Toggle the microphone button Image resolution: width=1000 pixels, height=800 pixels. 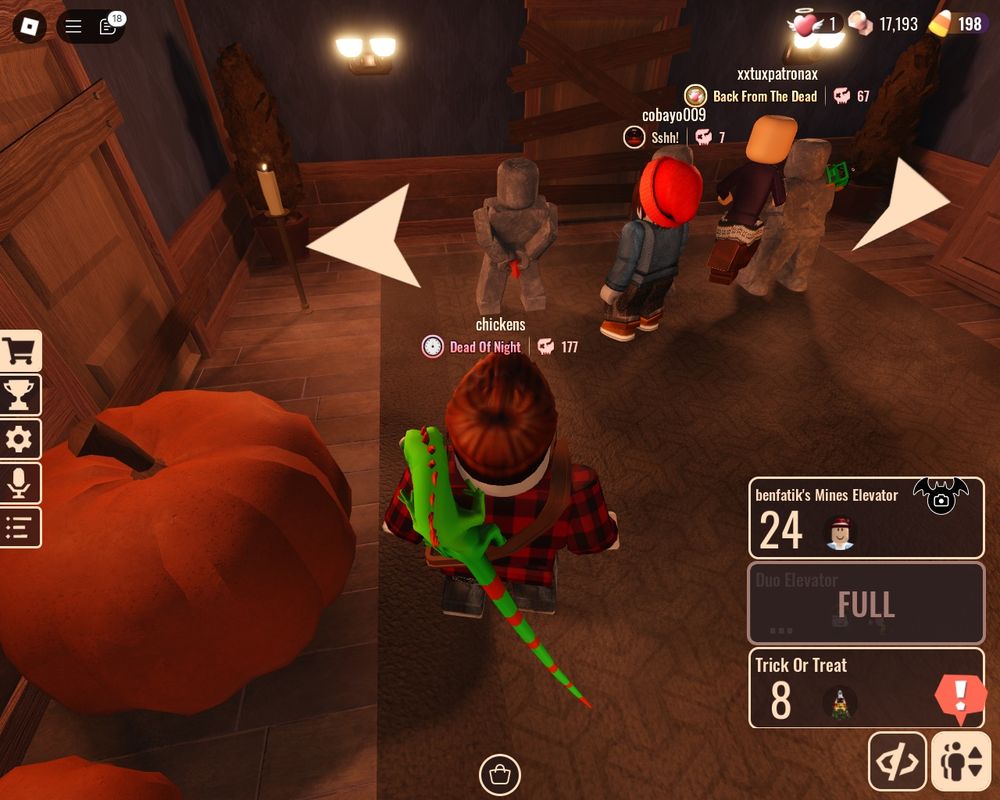point(20,483)
